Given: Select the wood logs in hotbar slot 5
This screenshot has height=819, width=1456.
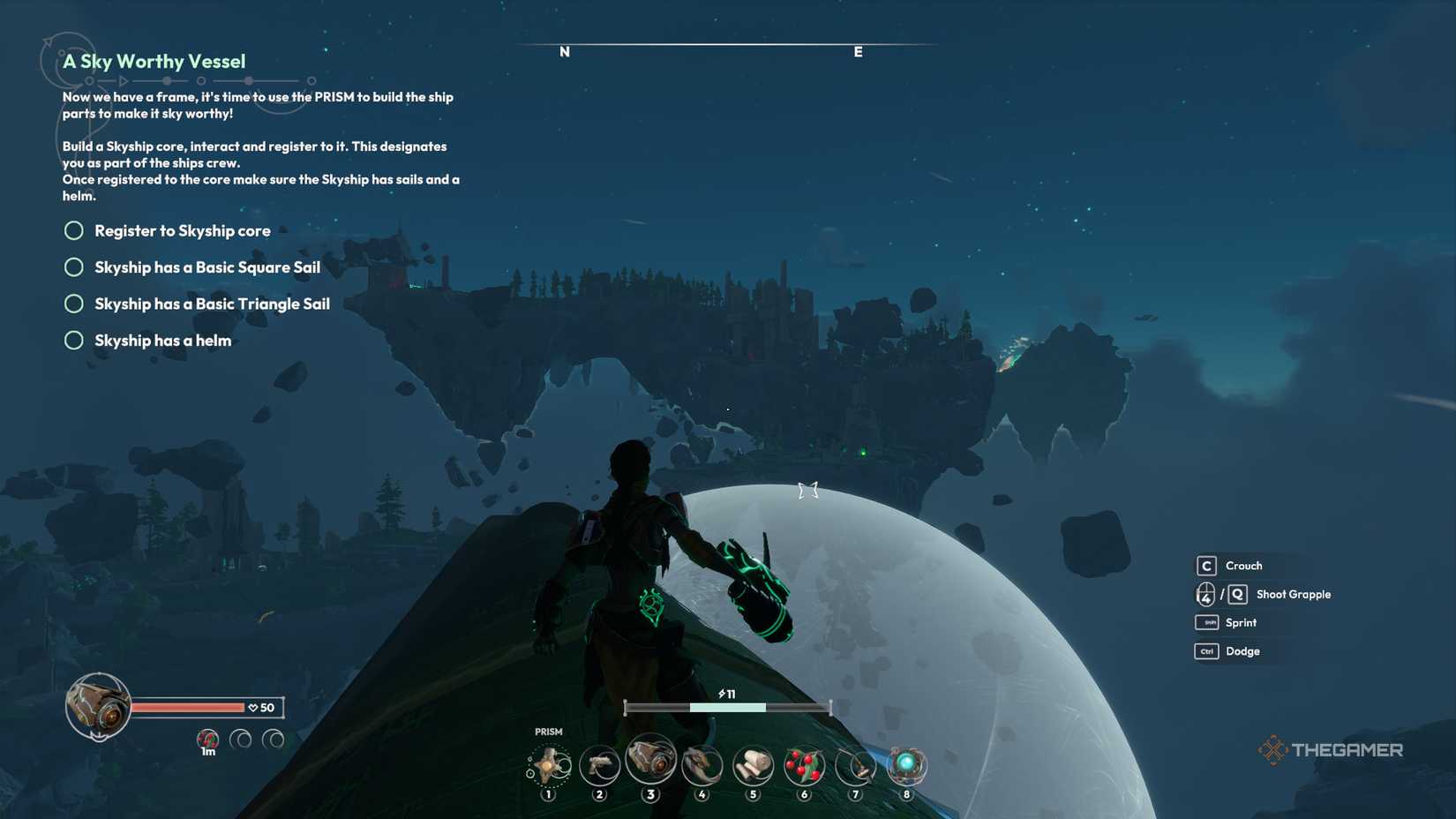Looking at the screenshot, I should pyautogui.click(x=753, y=766).
